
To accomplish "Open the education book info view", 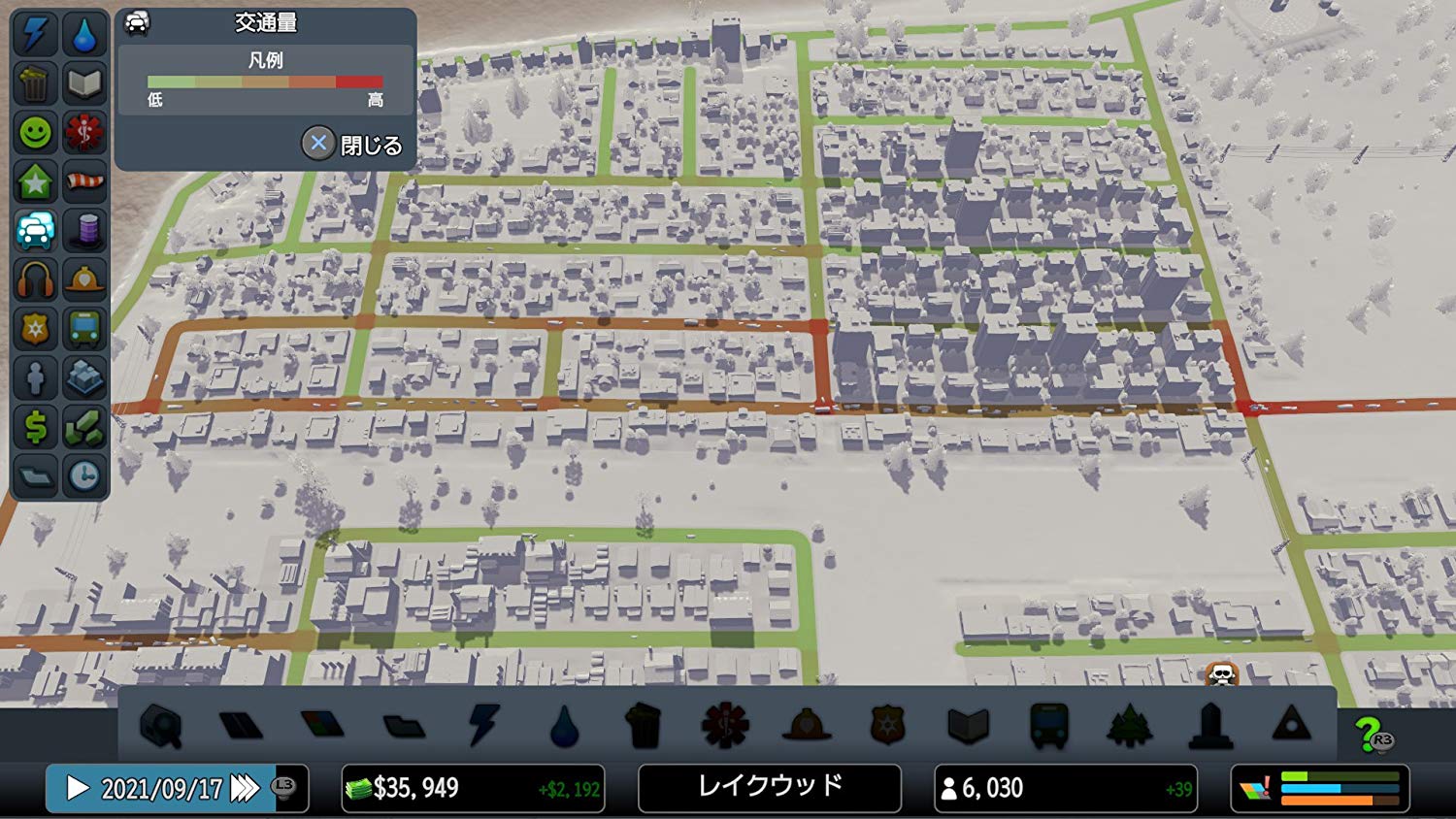I will click(x=84, y=83).
